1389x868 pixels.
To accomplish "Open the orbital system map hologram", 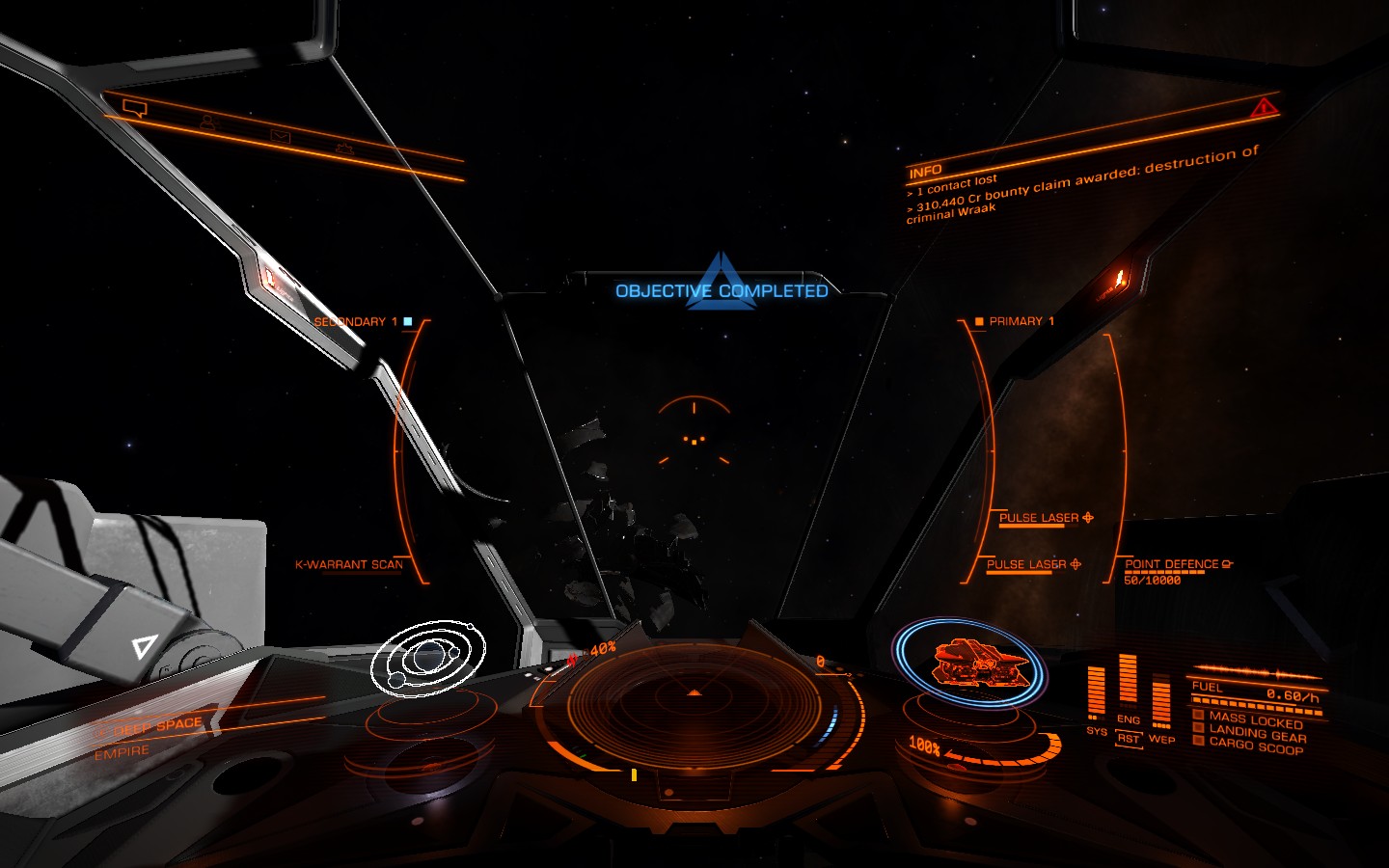I will (x=428, y=658).
